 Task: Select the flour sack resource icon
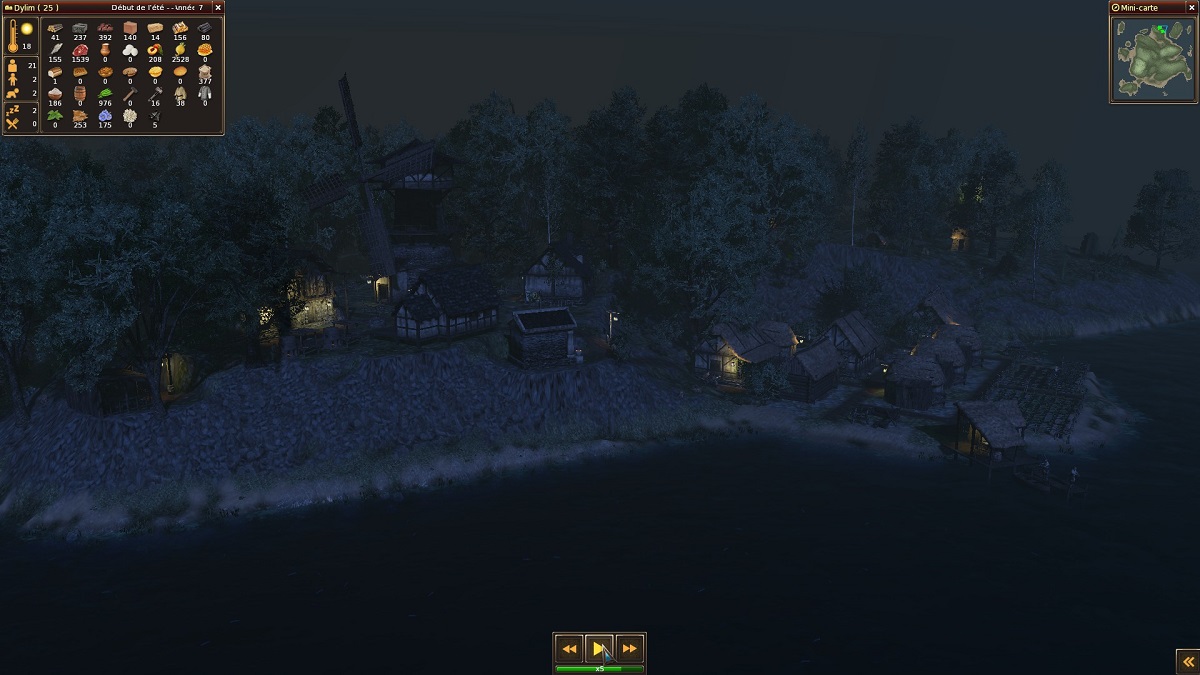click(x=205, y=71)
